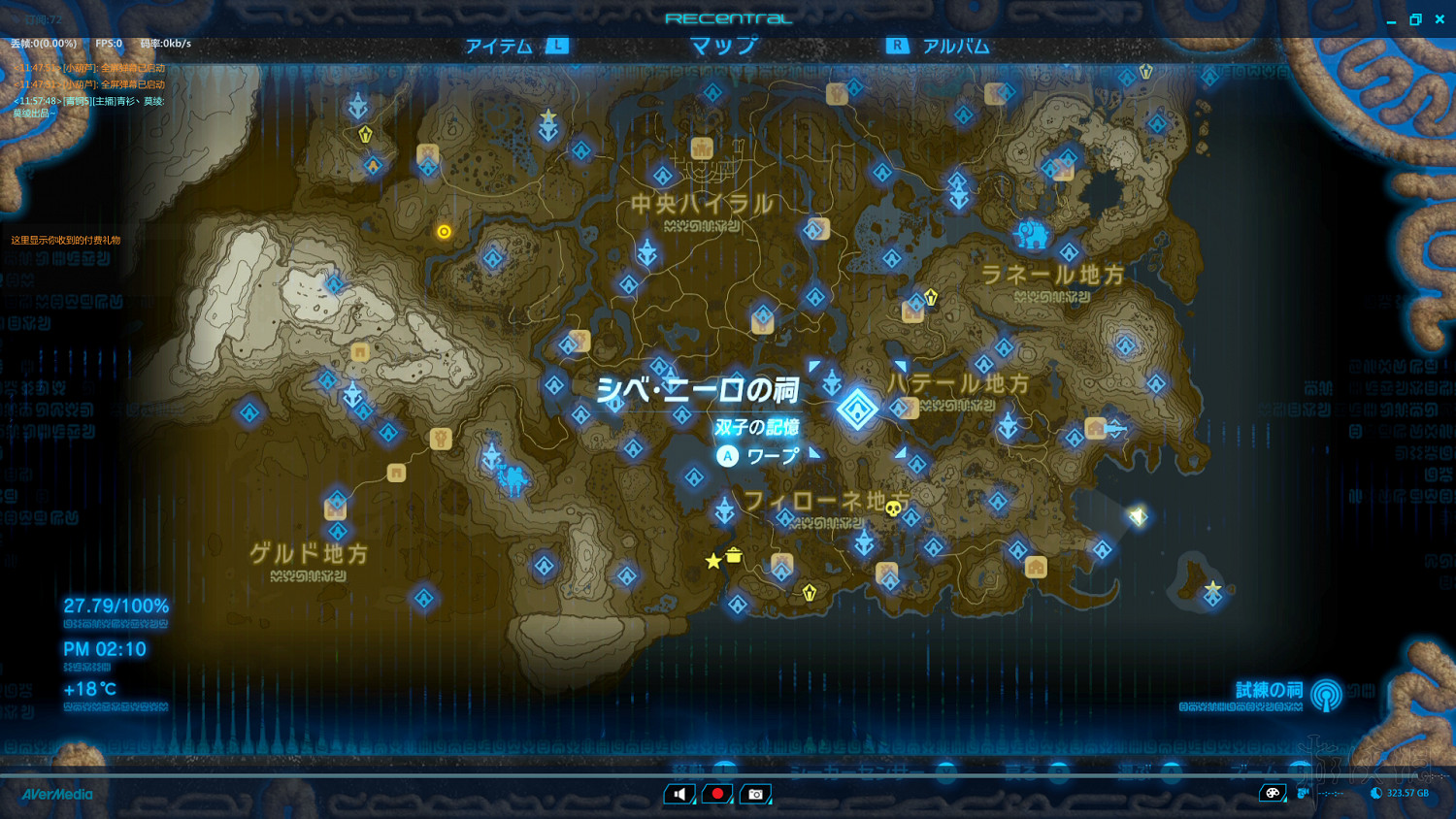Toggle the yellow circled waypoint marker on the map
The width and height of the screenshot is (1456, 819).
pyautogui.click(x=444, y=231)
